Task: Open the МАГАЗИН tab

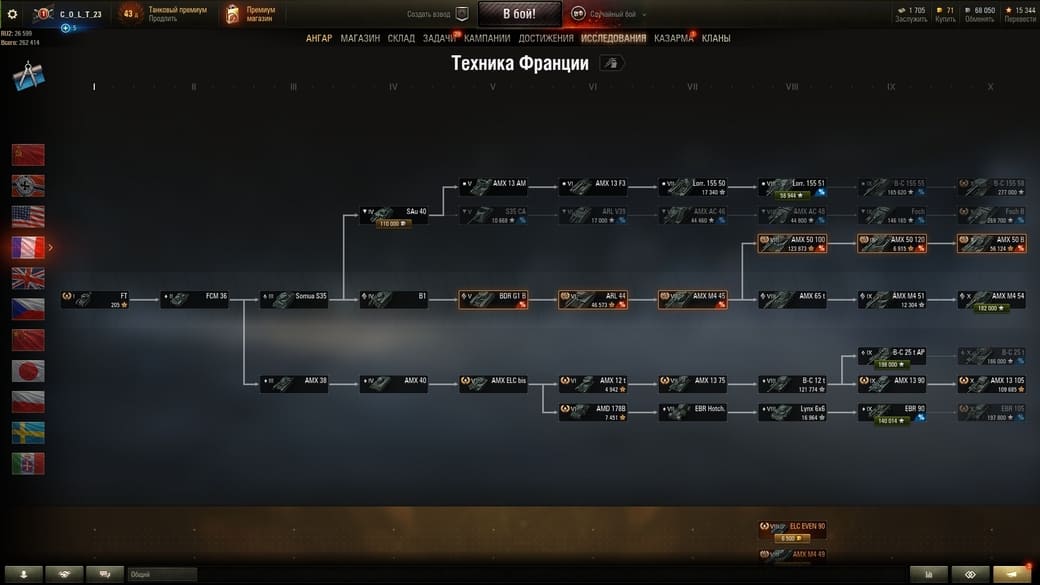Action: 360,38
